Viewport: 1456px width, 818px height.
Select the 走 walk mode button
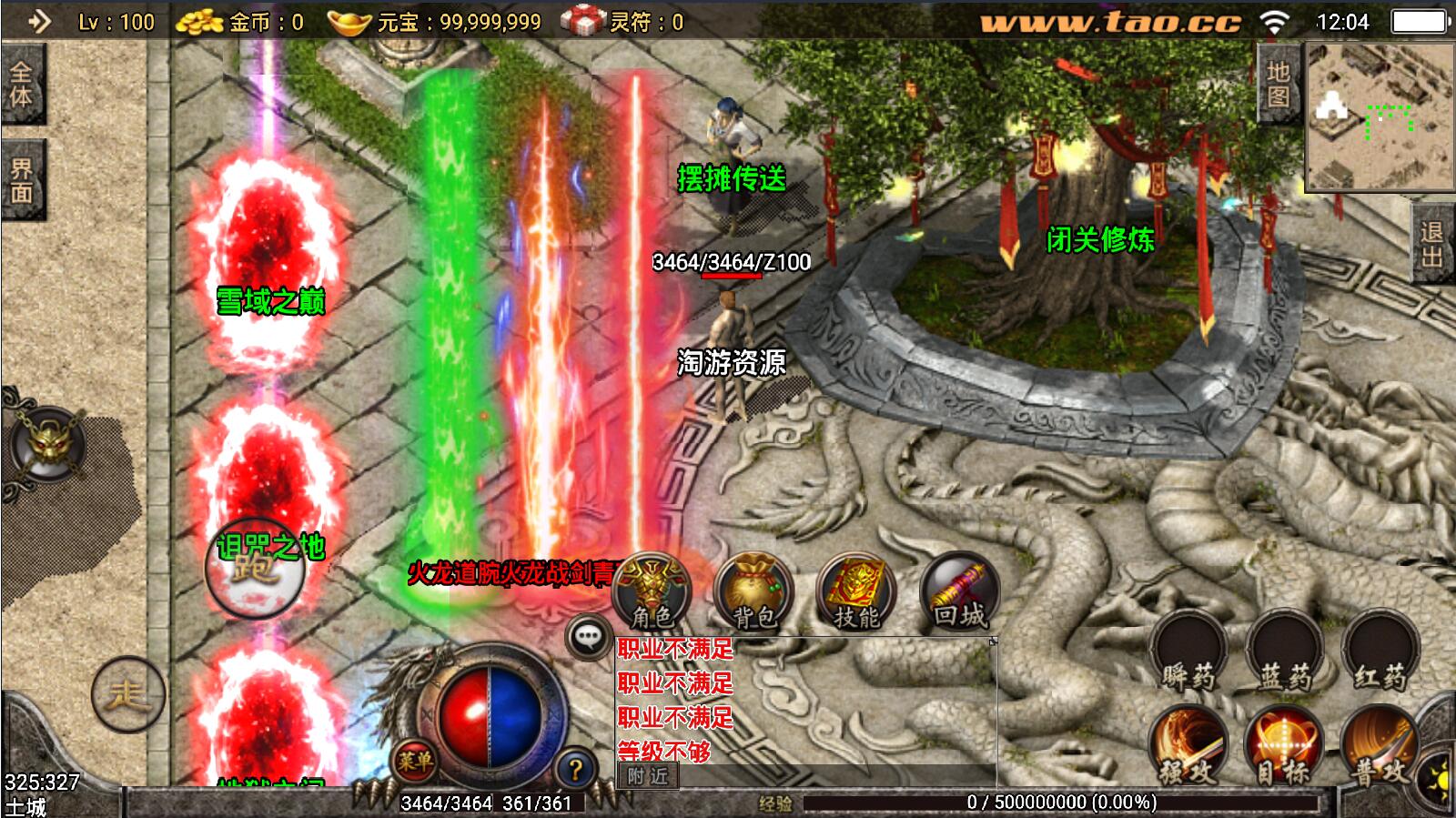127,695
